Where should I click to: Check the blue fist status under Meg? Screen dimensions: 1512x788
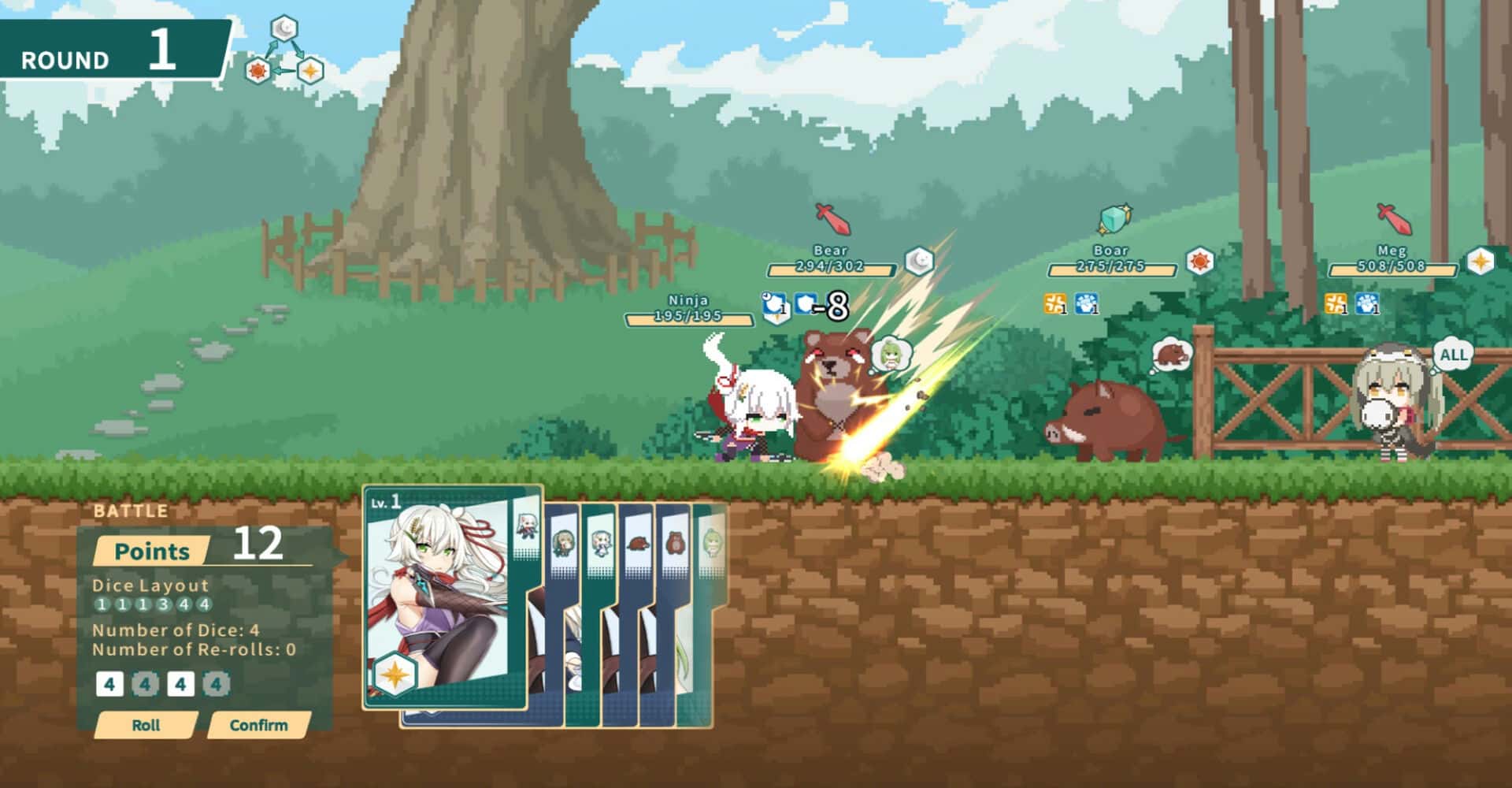(x=1367, y=303)
